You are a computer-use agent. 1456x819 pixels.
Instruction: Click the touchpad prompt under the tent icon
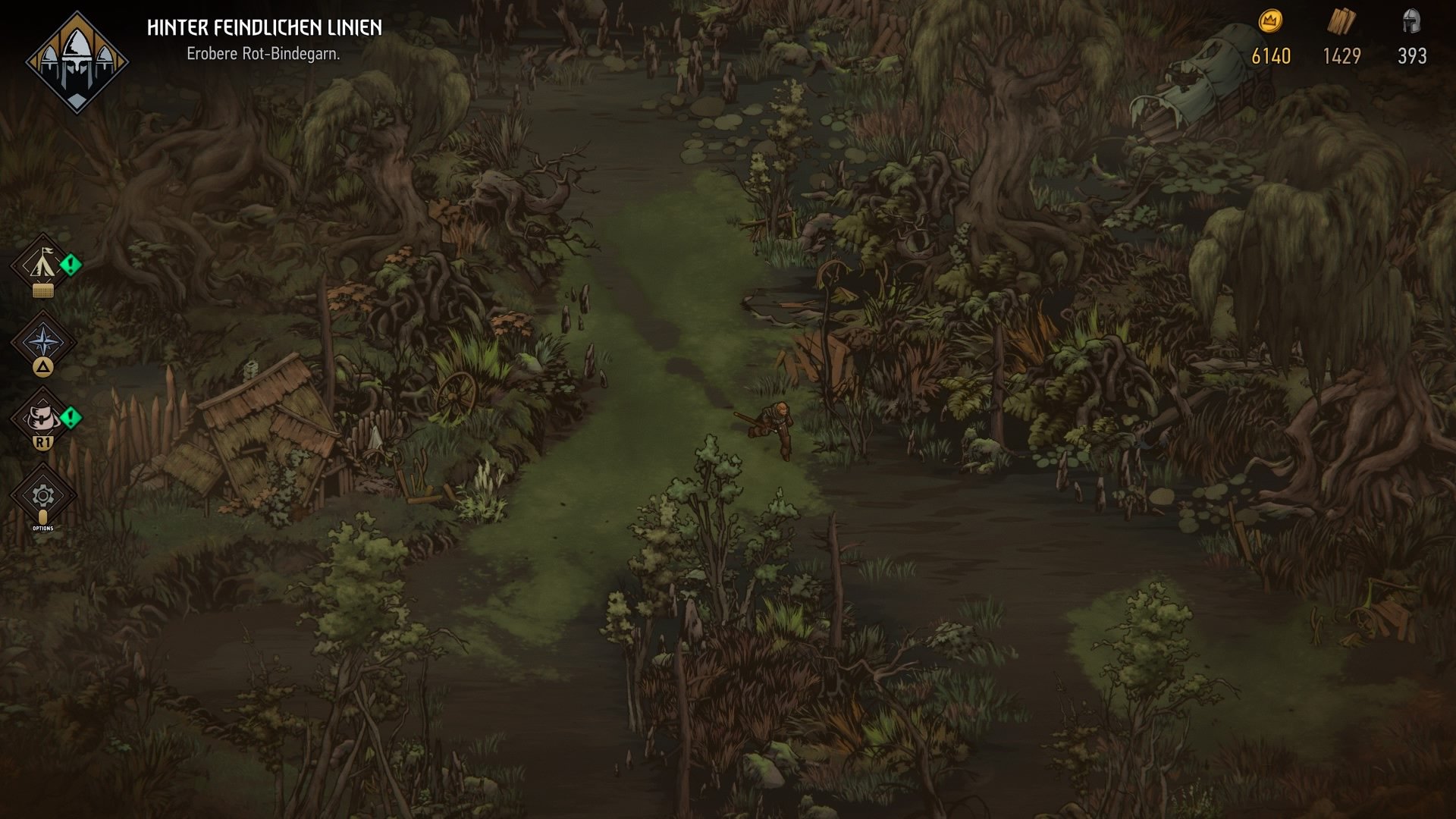coord(43,290)
